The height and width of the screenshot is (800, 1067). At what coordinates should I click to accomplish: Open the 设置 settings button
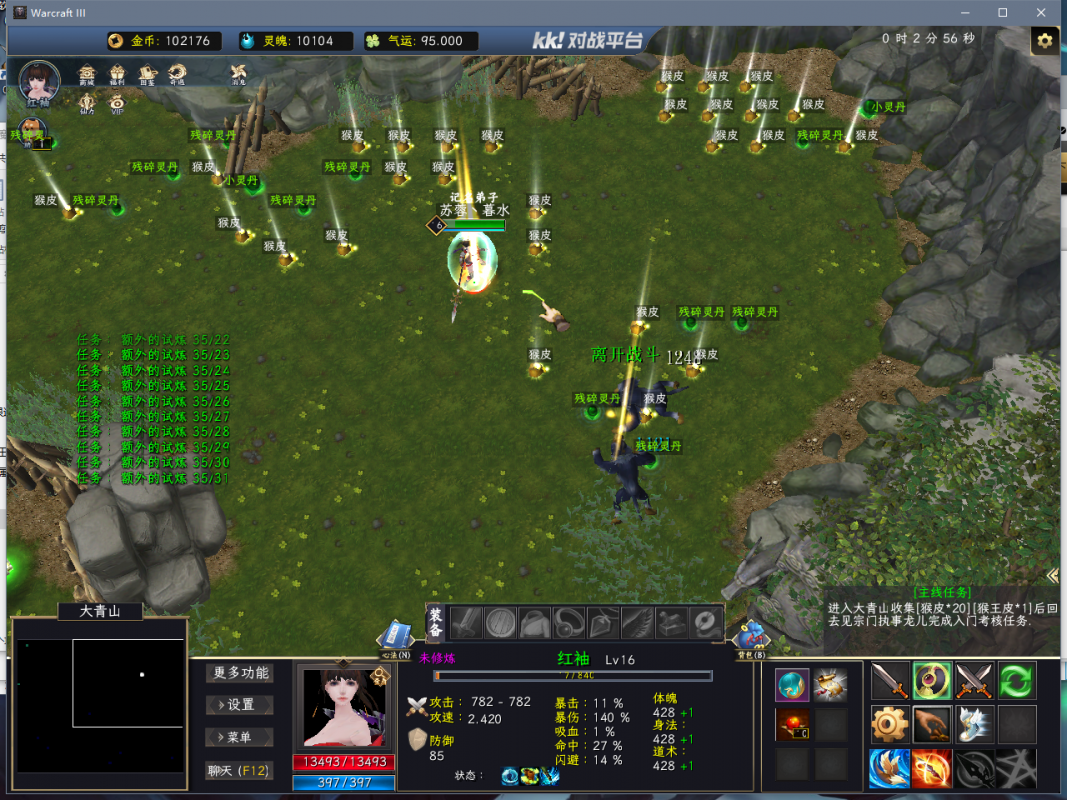pyautogui.click(x=240, y=705)
